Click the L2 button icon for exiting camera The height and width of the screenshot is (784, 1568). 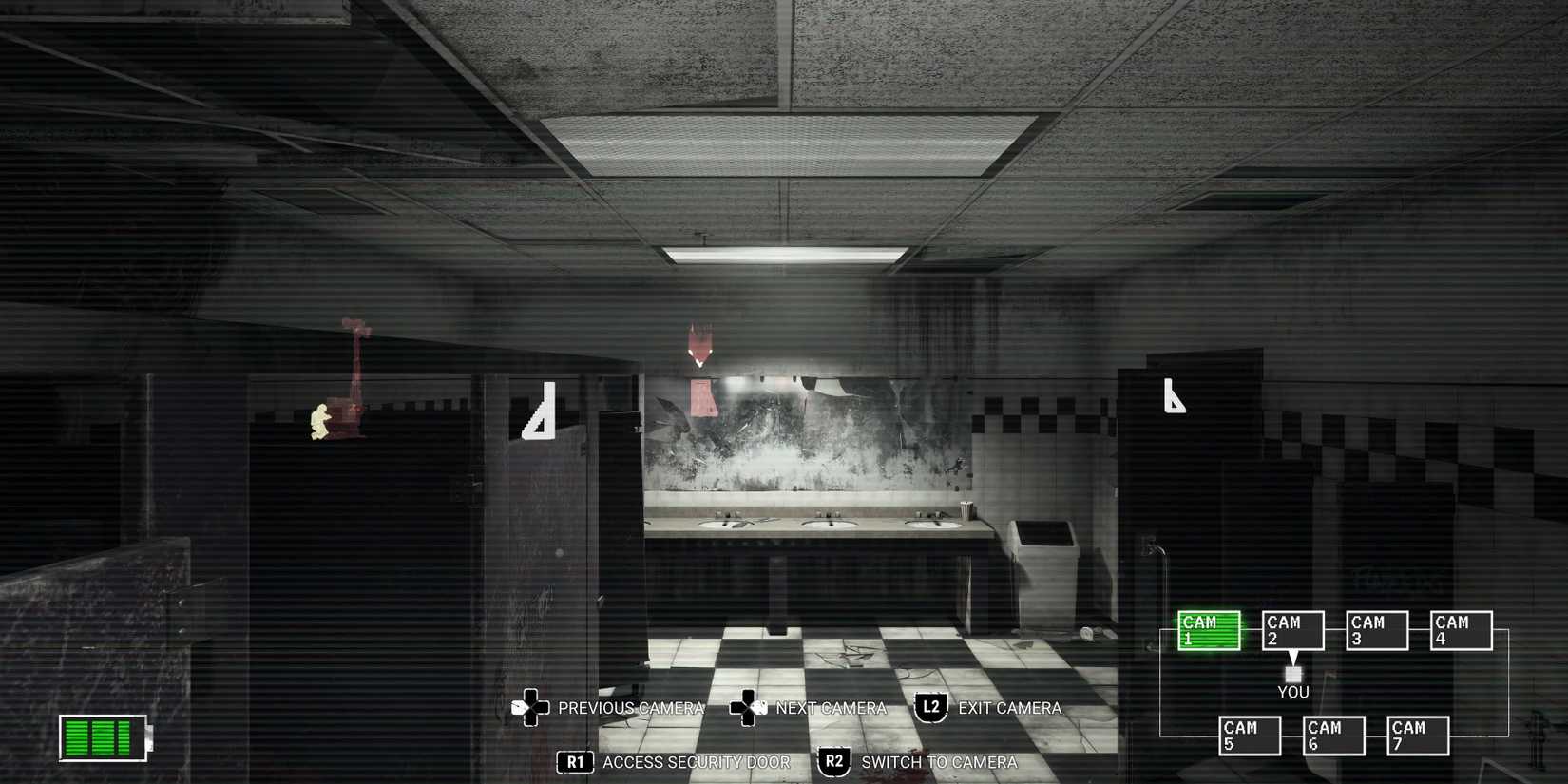coord(929,707)
